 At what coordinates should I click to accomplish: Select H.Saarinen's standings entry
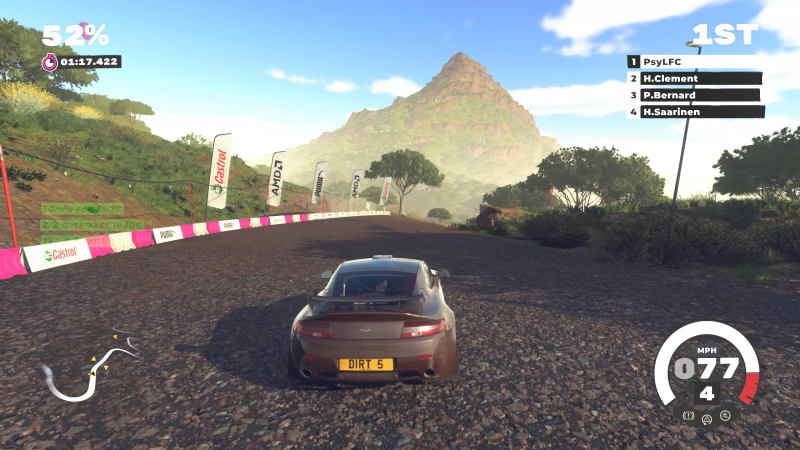[x=695, y=112]
